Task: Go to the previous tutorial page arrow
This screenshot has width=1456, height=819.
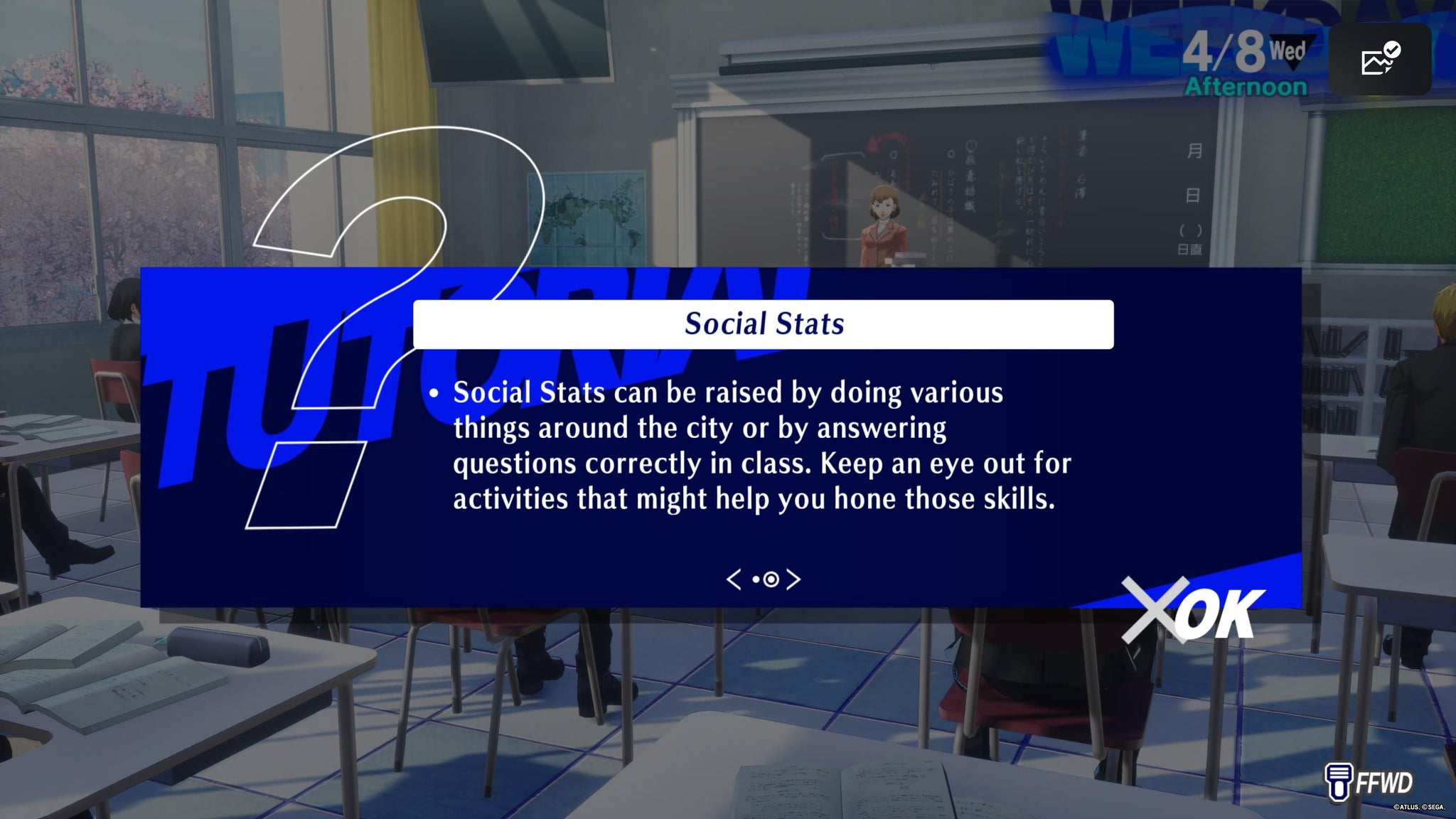Action: click(x=734, y=579)
